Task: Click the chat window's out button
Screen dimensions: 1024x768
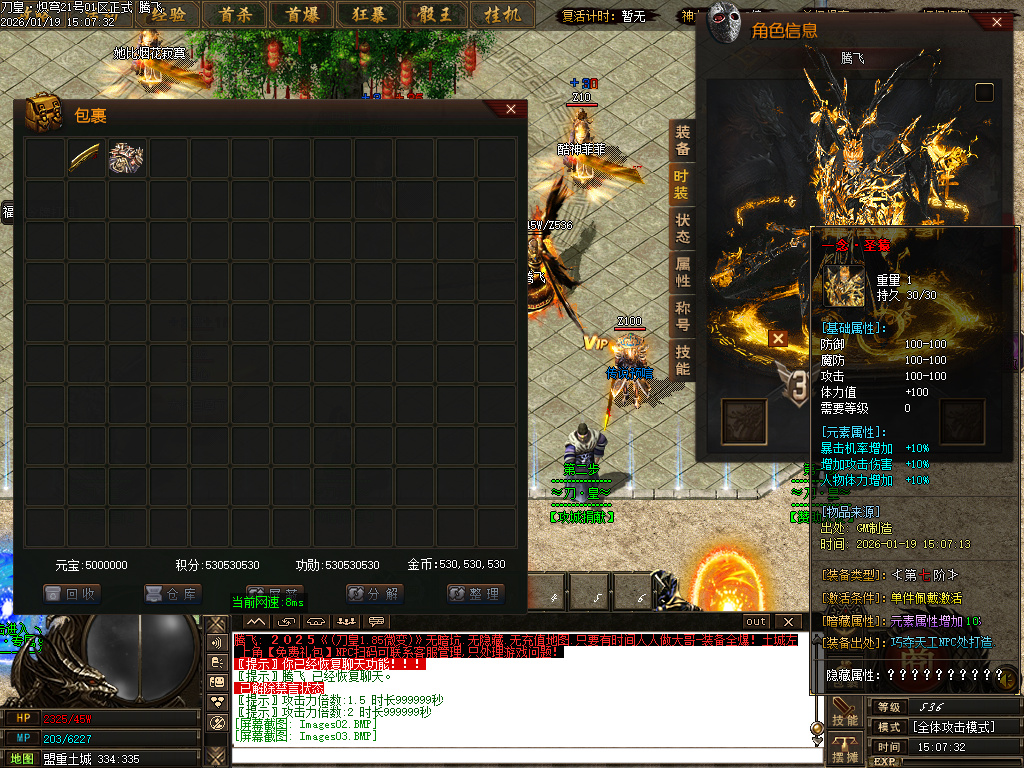Action: tap(756, 622)
